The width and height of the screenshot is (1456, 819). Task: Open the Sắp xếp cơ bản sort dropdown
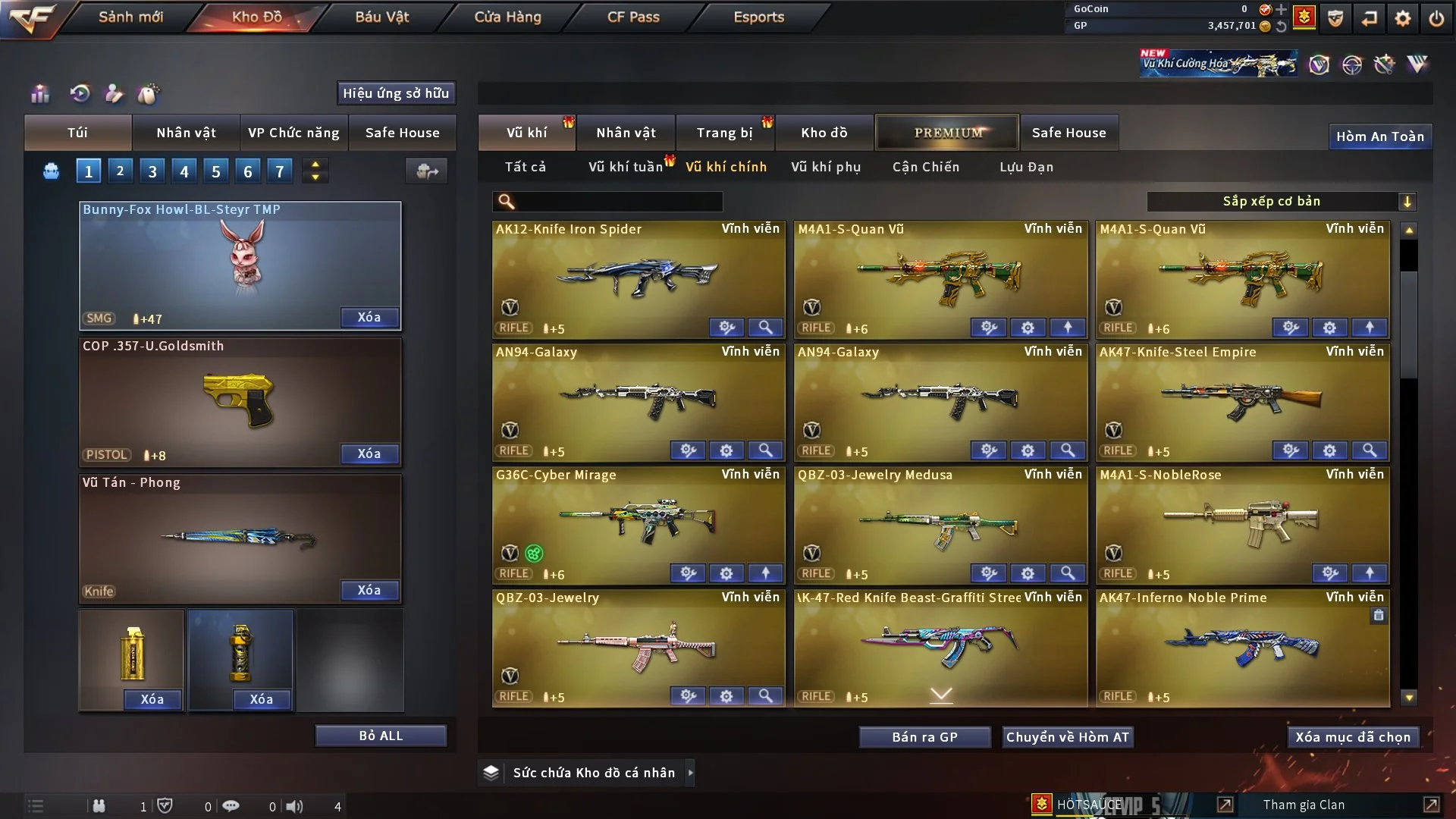coord(1281,202)
